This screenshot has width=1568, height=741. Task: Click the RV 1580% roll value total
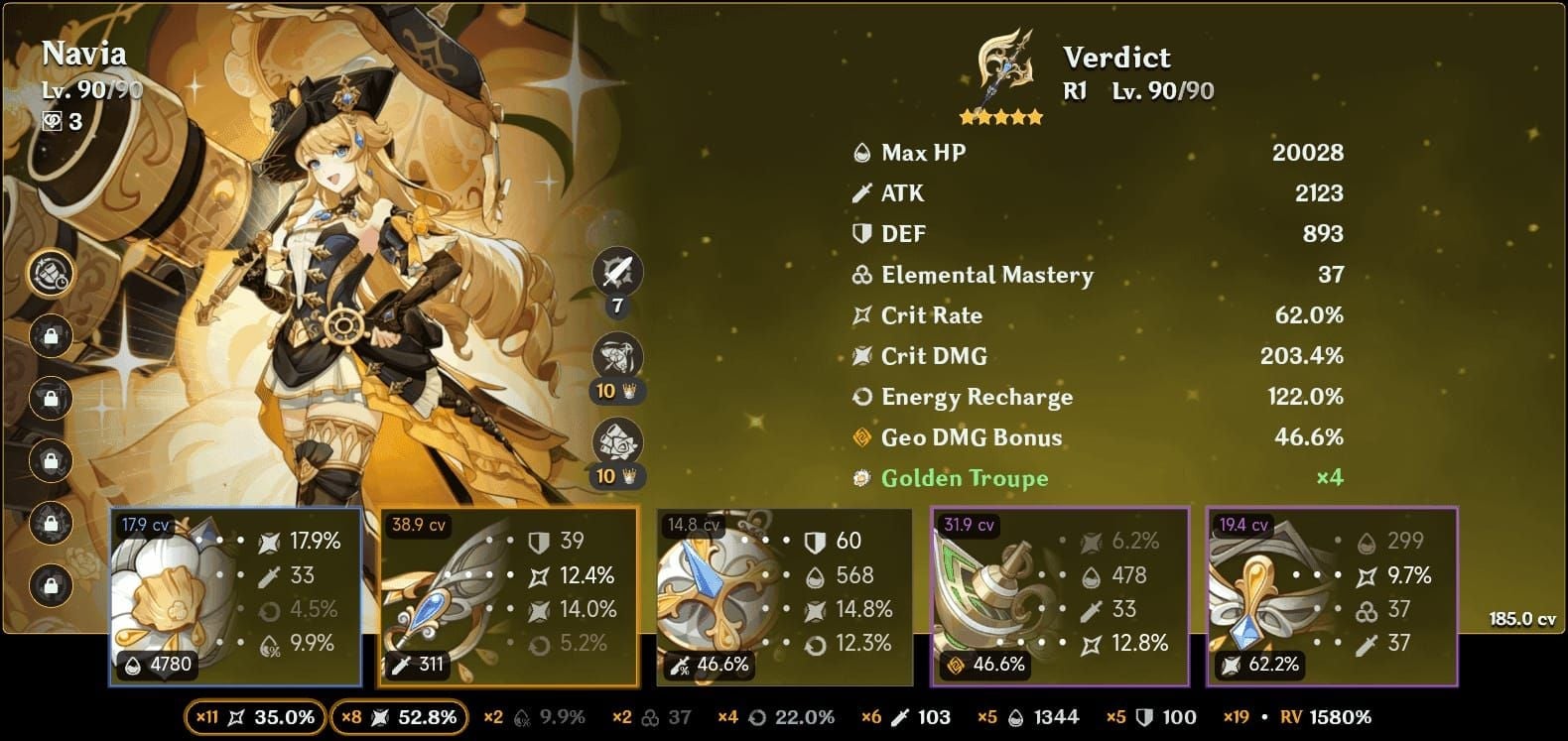tap(1325, 717)
